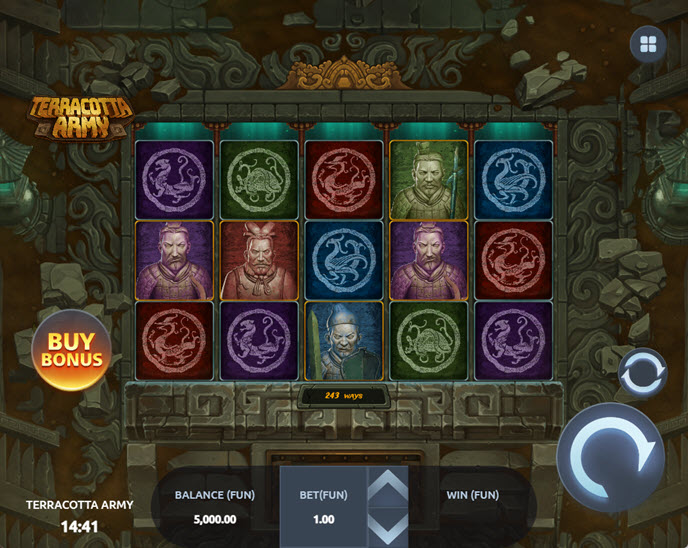Viewport: 688px width, 548px height.
Task: Toggle the small autoplay arrows button
Action: (641, 373)
